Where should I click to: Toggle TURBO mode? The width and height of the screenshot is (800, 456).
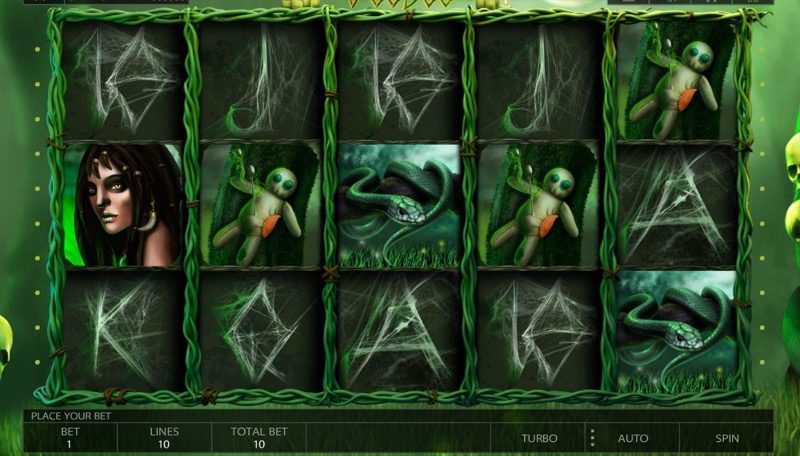coord(539,438)
